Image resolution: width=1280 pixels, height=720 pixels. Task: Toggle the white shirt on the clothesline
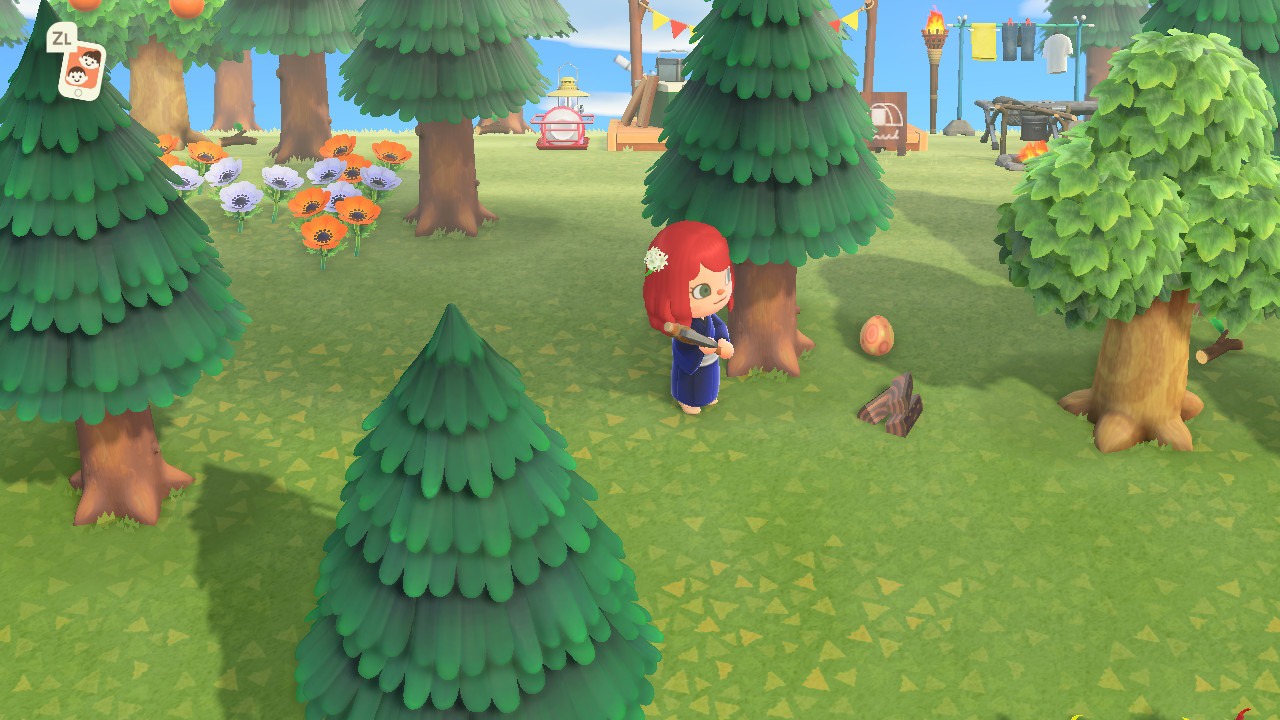point(1057,53)
